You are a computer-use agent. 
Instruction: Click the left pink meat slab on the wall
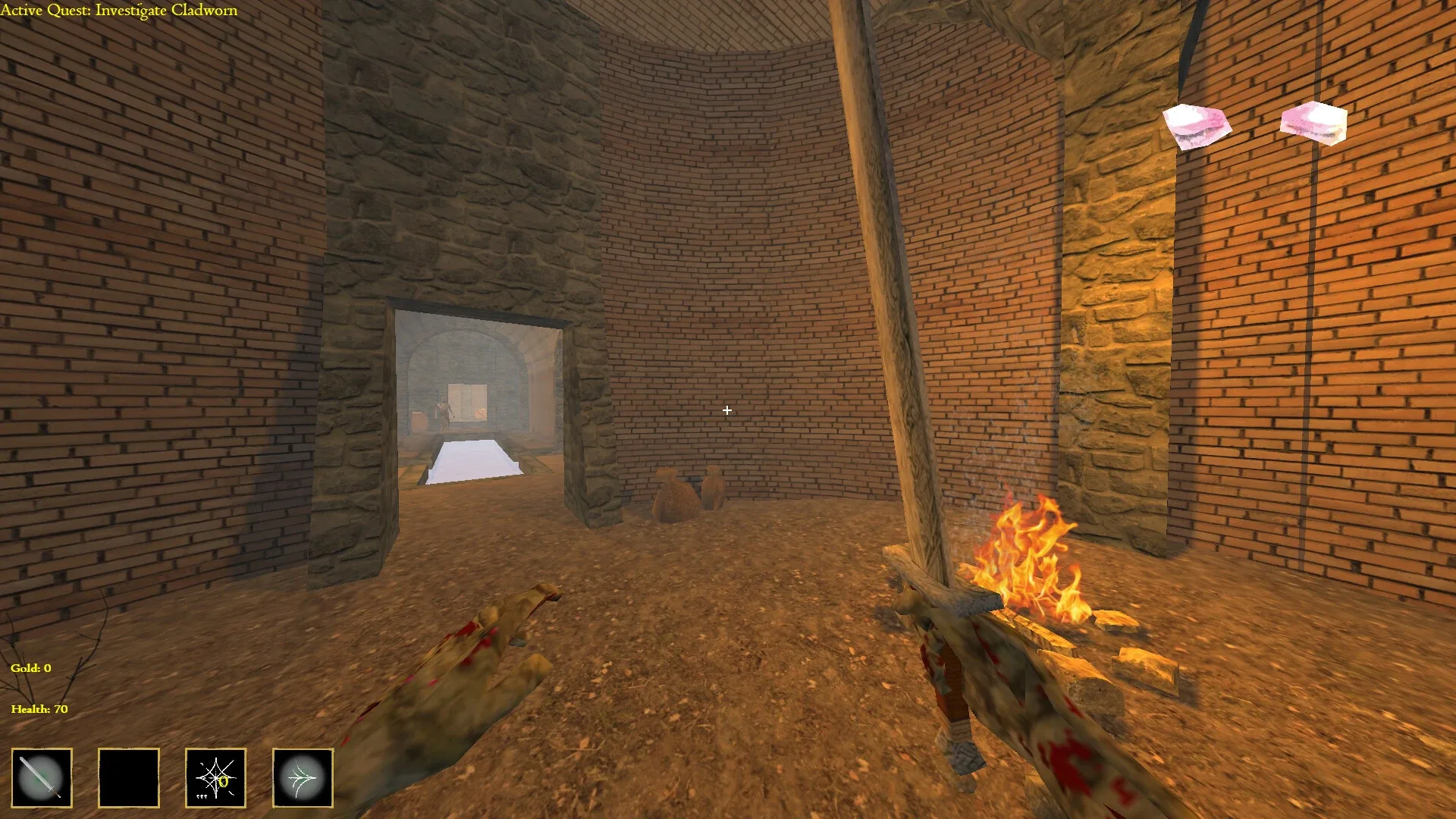tap(1196, 125)
